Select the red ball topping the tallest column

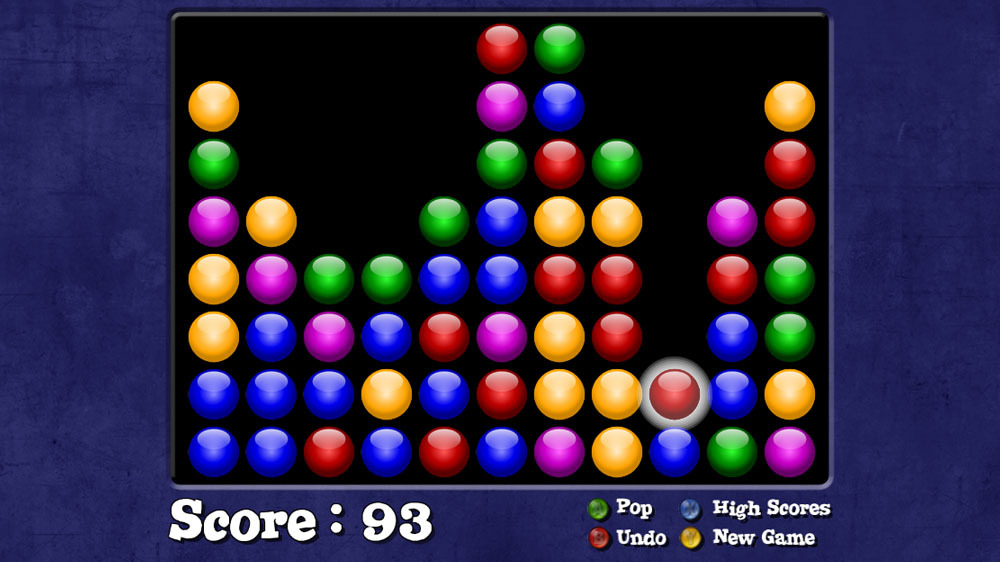501,48
